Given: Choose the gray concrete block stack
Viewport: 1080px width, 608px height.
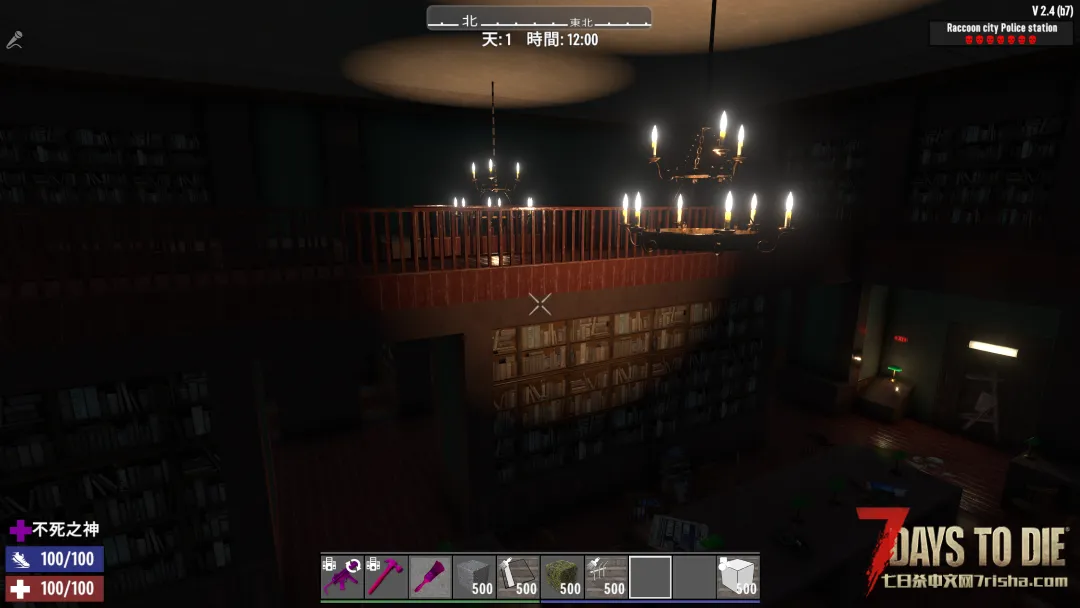Looking at the screenshot, I should pyautogui.click(x=474, y=577).
